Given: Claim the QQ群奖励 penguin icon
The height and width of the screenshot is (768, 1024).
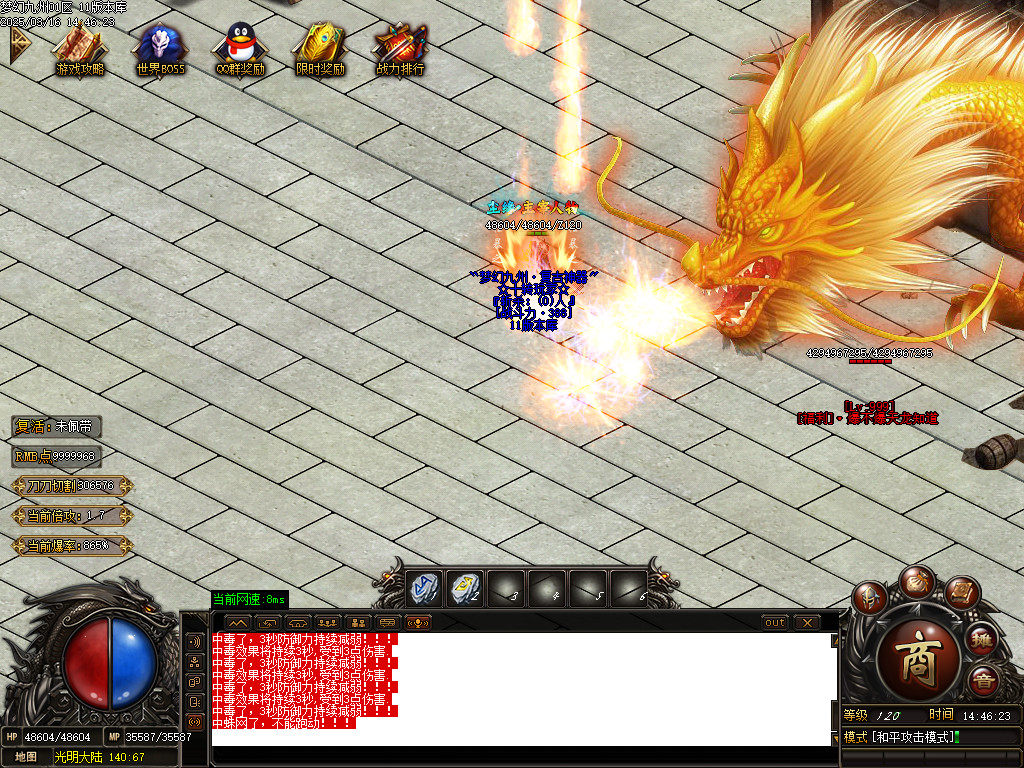Looking at the screenshot, I should [x=240, y=48].
